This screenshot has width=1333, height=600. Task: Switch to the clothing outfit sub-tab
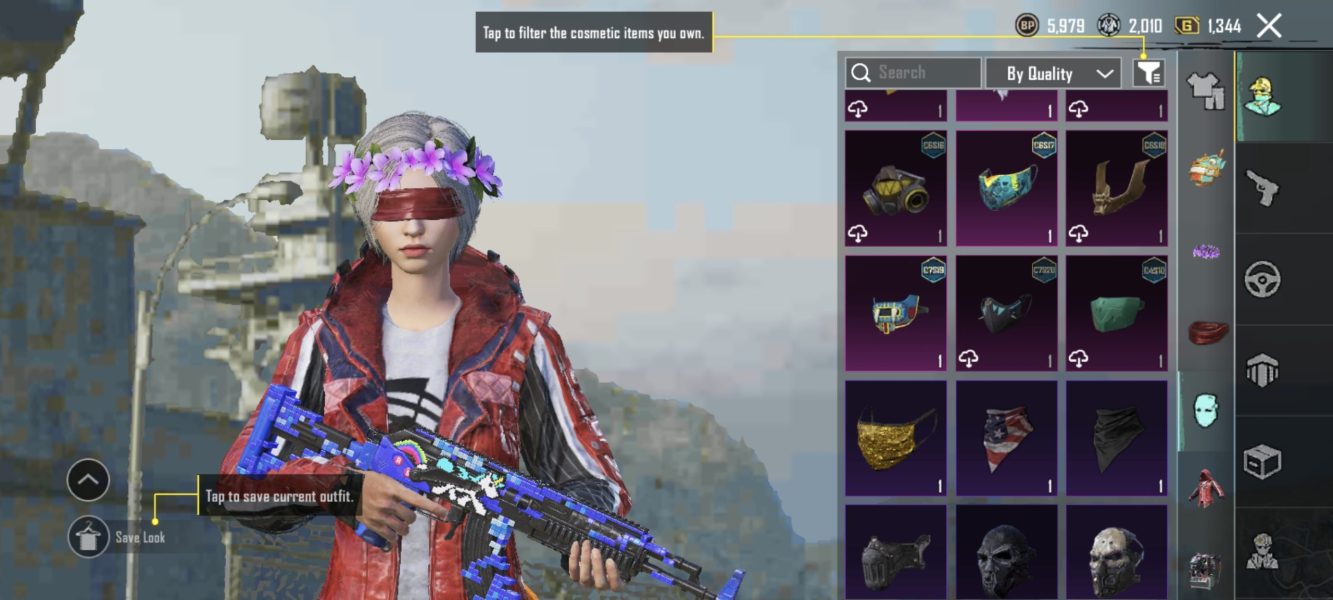1206,90
